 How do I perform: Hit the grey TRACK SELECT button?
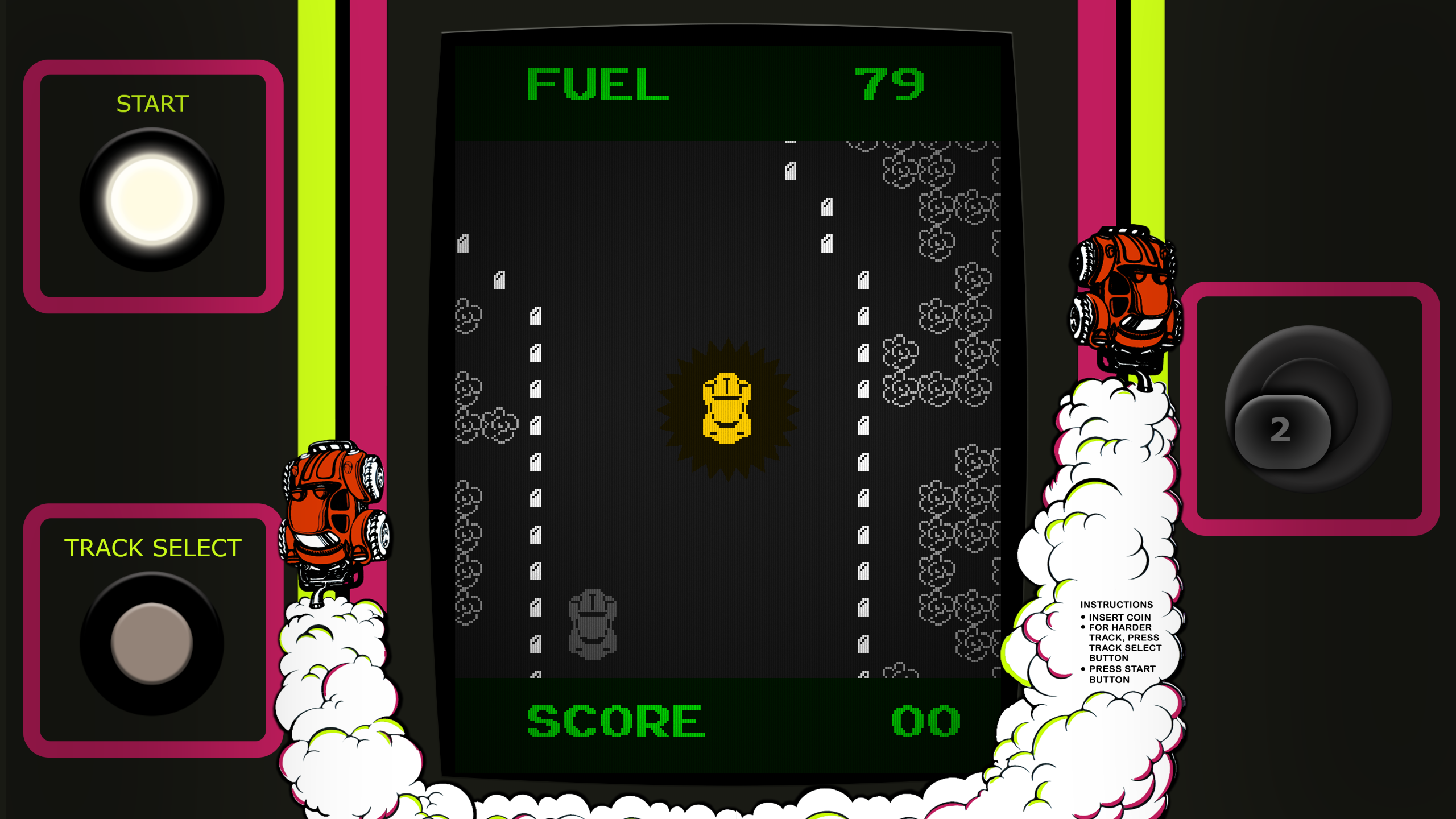click(152, 643)
